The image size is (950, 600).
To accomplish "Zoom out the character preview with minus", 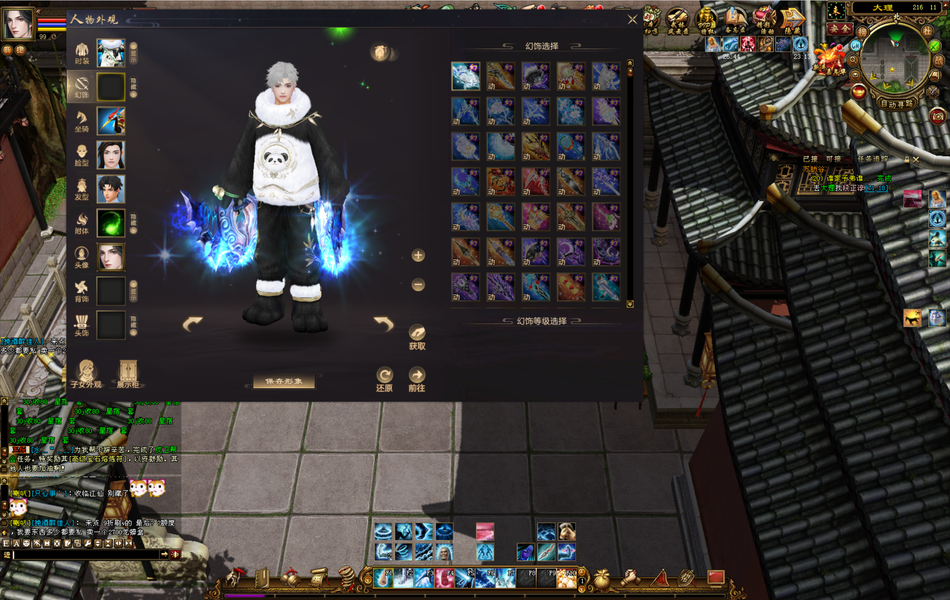I will click(x=418, y=285).
